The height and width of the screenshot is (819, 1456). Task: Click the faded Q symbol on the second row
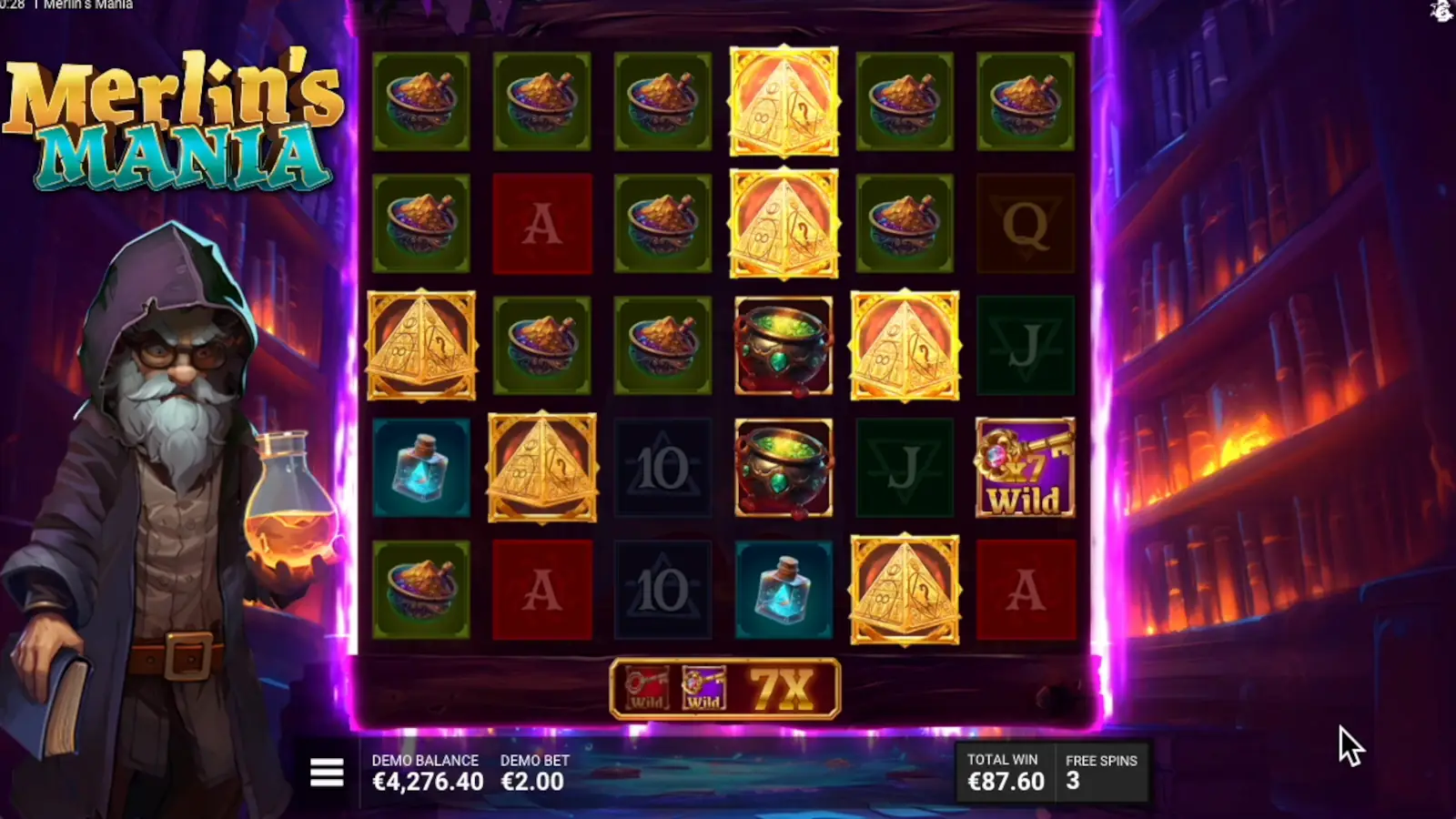coord(1026,223)
